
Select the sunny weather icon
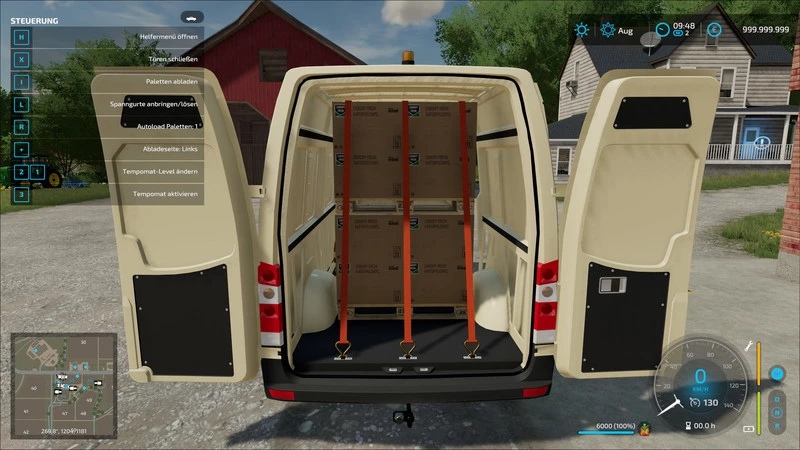582,30
